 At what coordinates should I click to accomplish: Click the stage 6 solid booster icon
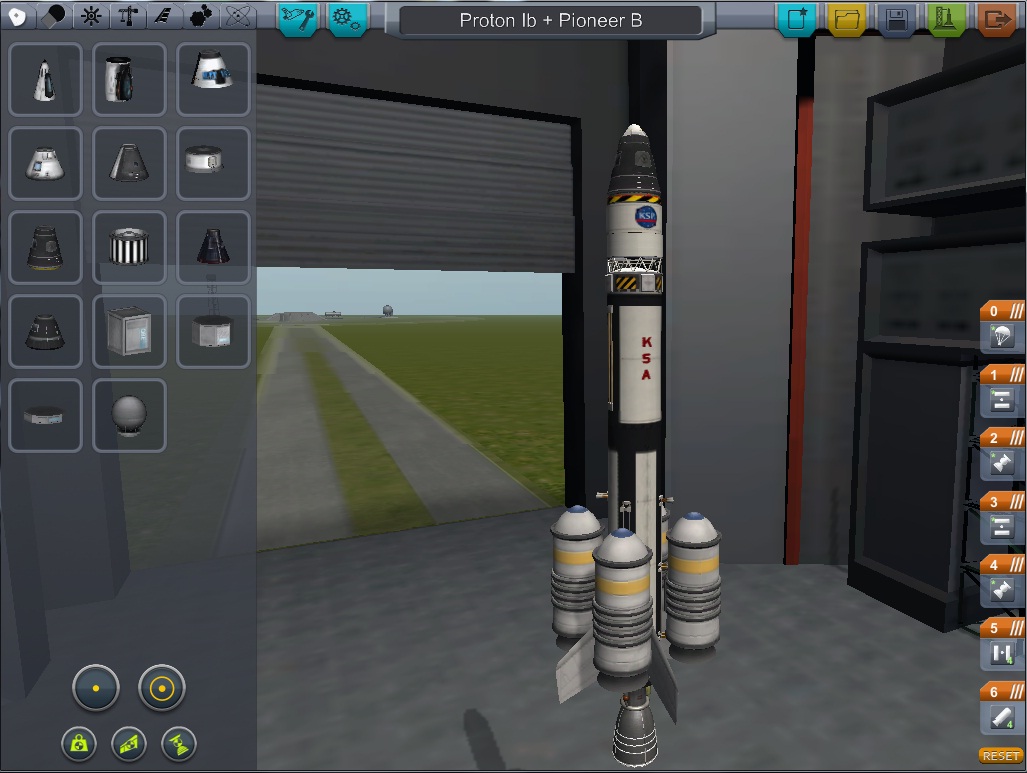point(1002,718)
